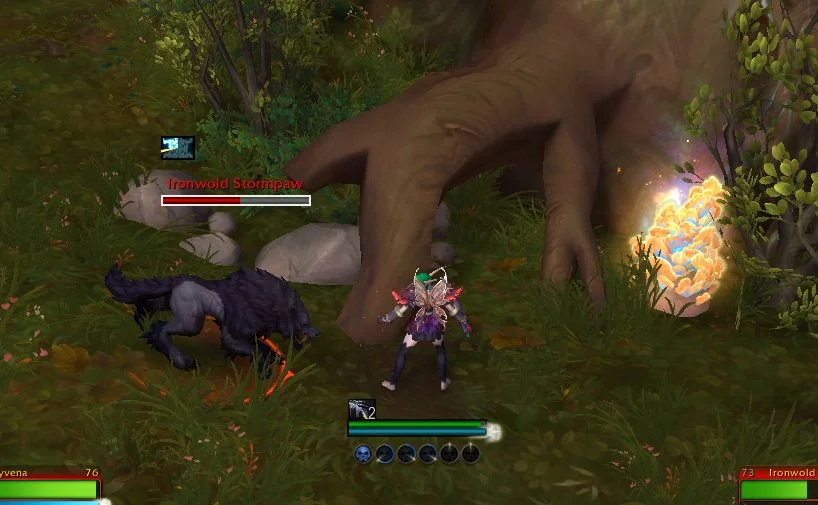
Task: Target Ironwold Stormpaw via its red nameplate
Action: point(236,199)
